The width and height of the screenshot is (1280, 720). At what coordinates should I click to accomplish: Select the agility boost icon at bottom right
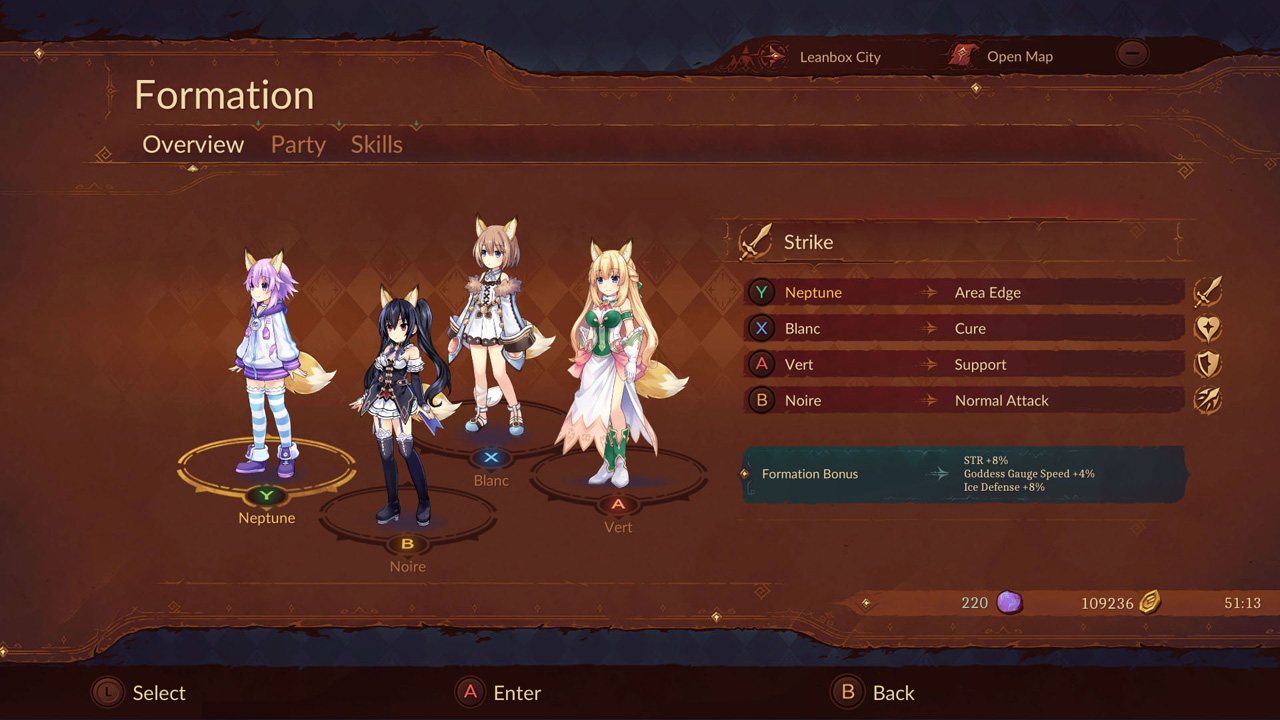pos(1208,399)
